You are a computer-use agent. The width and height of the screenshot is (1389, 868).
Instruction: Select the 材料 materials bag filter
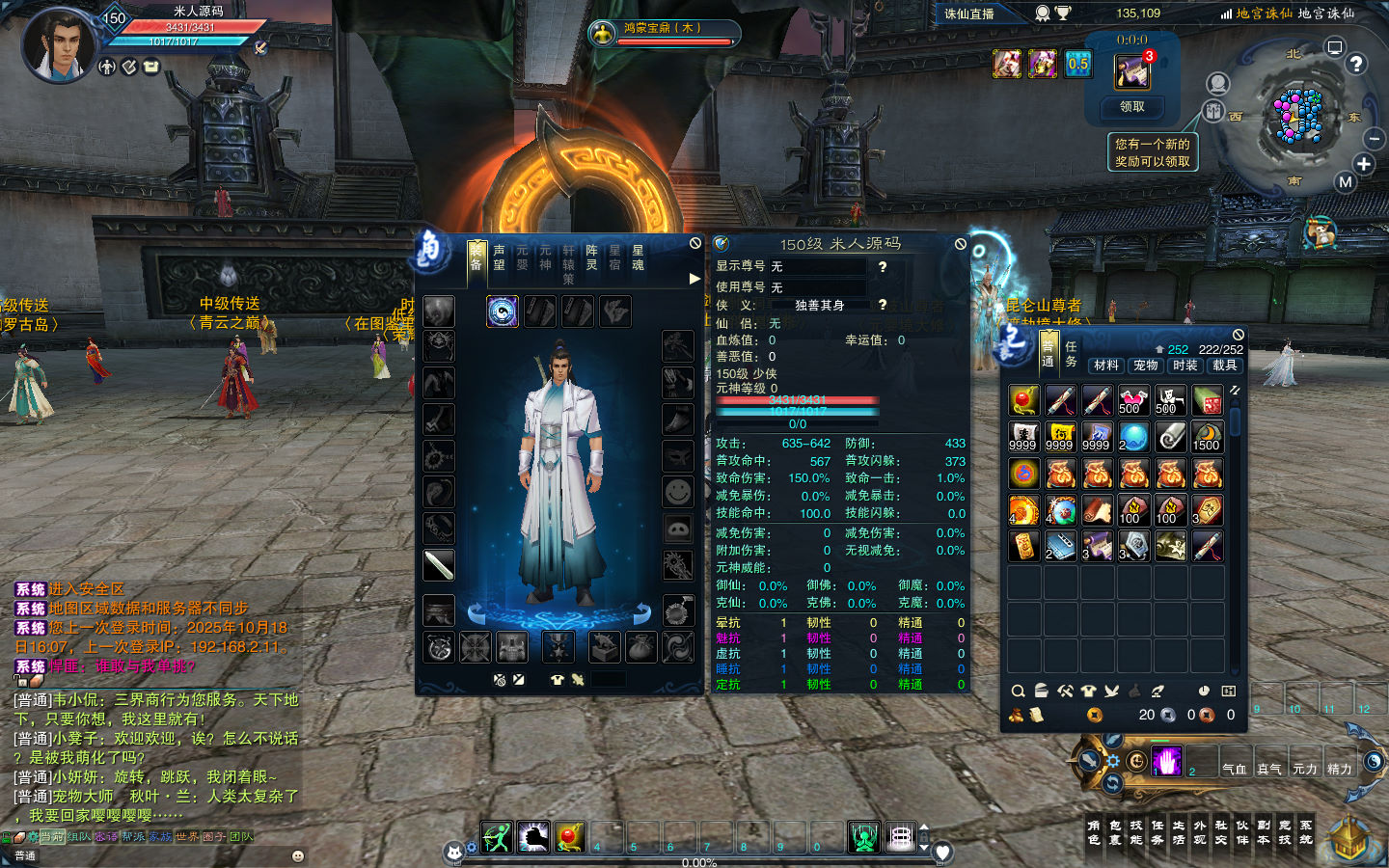pyautogui.click(x=1106, y=366)
